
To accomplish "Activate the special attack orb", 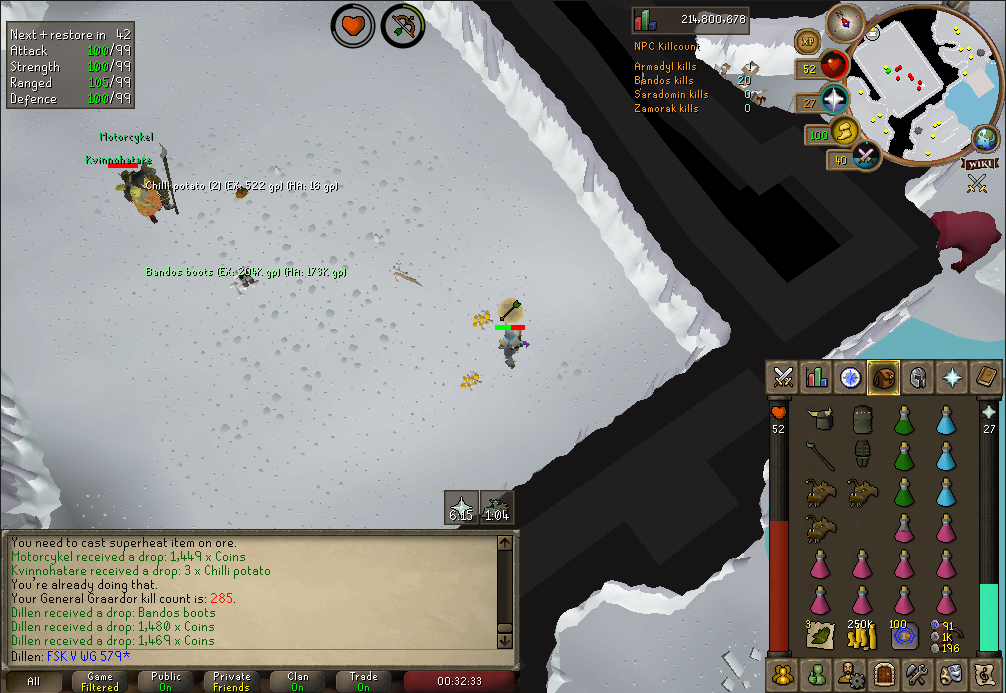I will point(864,158).
